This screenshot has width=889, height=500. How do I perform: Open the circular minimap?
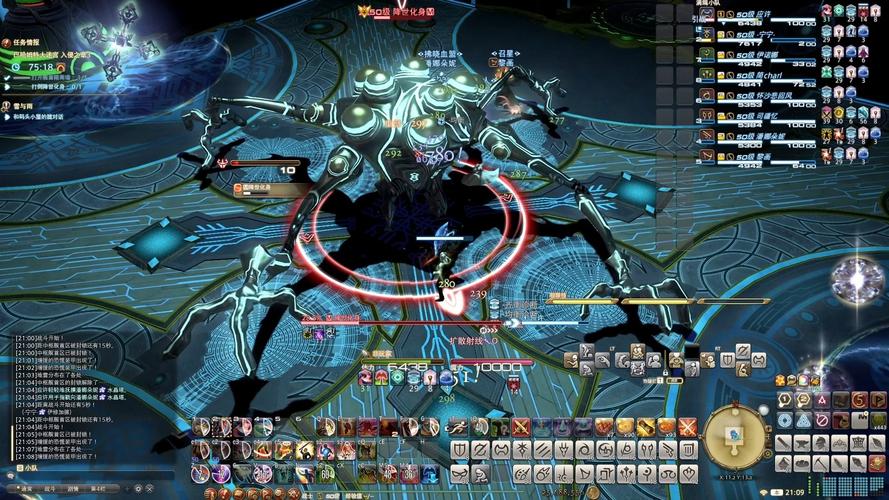pyautogui.click(x=737, y=435)
